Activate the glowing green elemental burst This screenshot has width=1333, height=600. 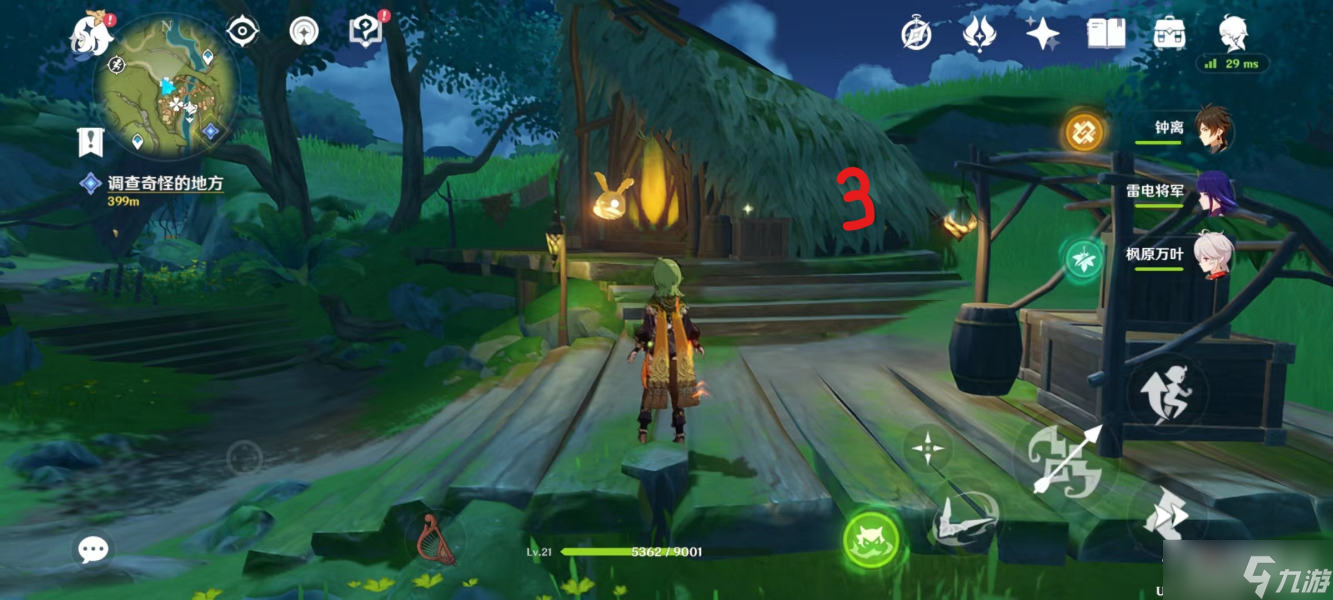point(871,541)
